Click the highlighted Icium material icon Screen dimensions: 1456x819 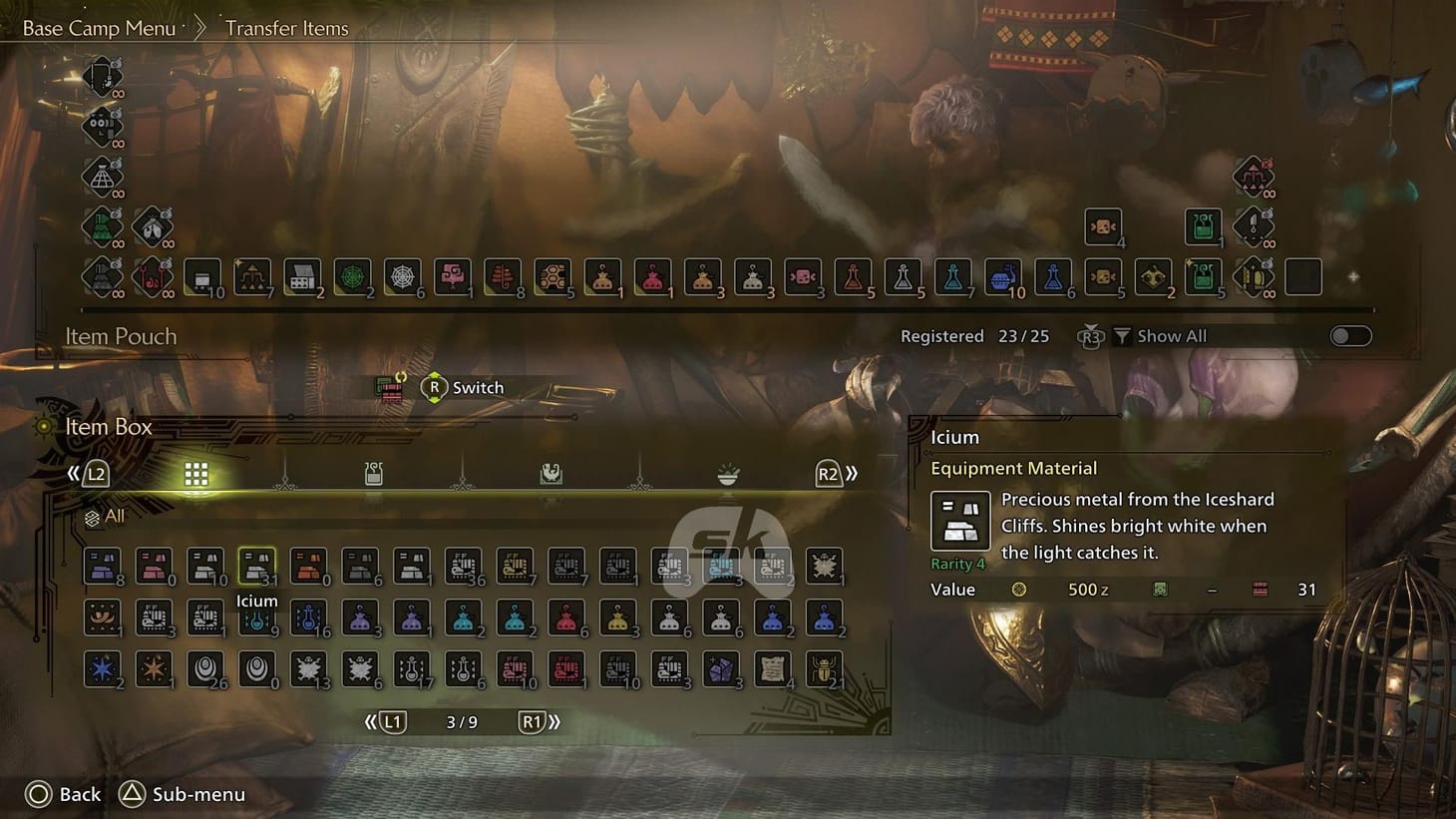pos(257,565)
